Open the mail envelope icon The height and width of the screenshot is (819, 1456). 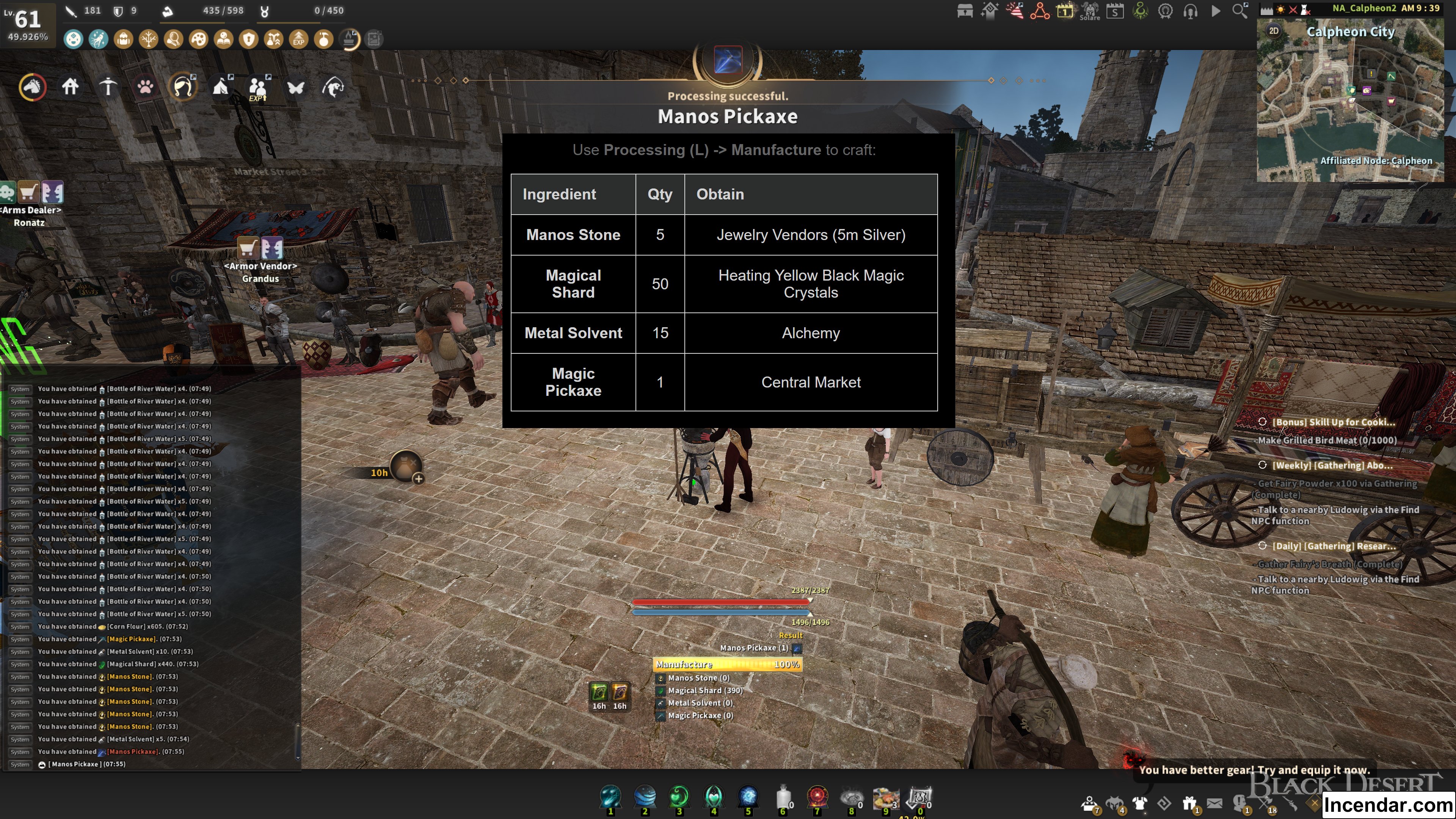point(1214,803)
